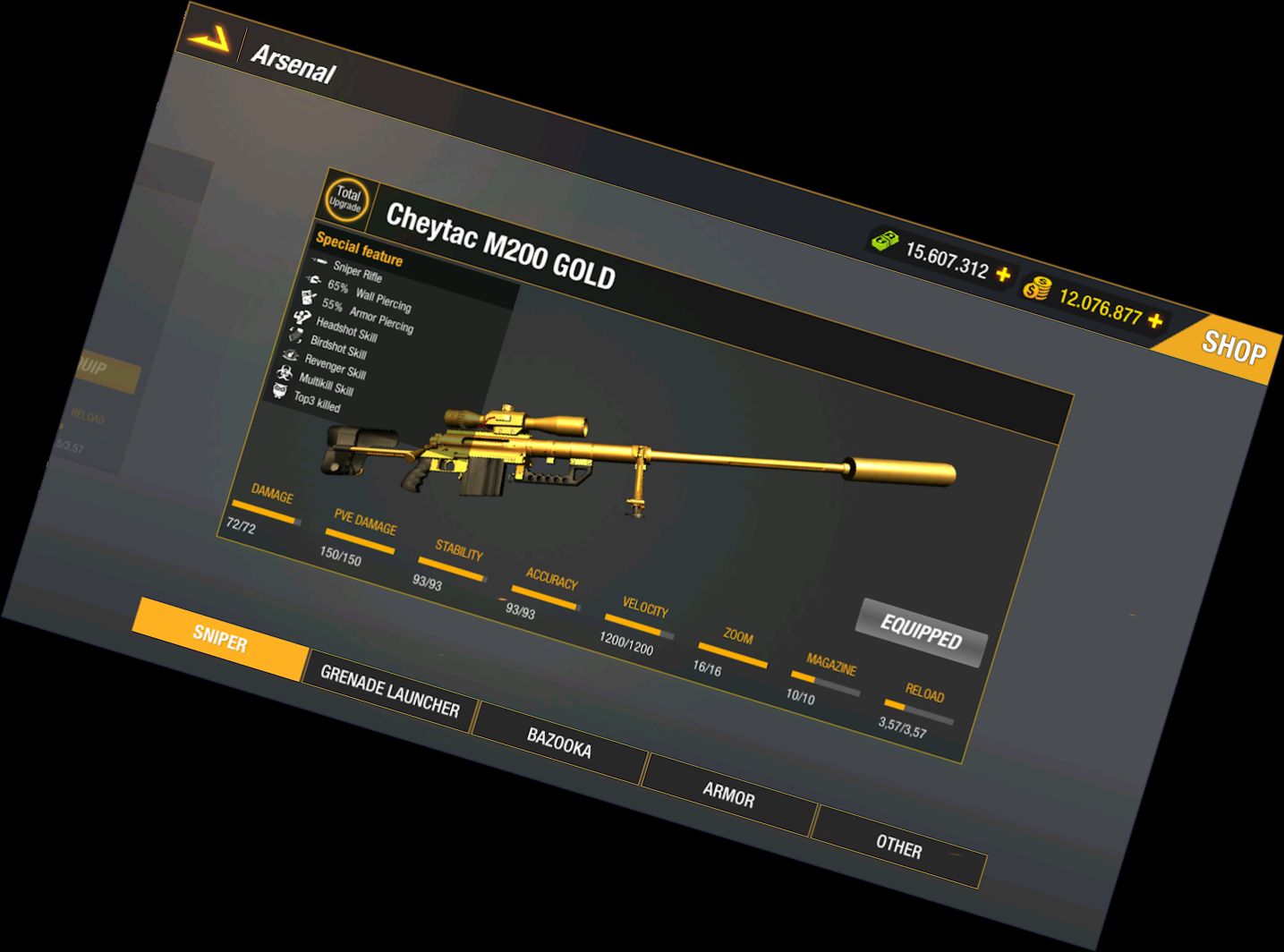
Task: Open the Total Upgrade badge
Action: click(346, 200)
